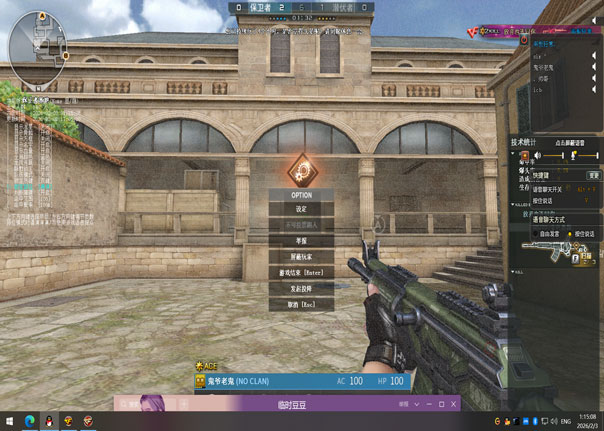Choose 屏蔽玩家 to block players
Screen dimensions: 604x431
(301, 257)
